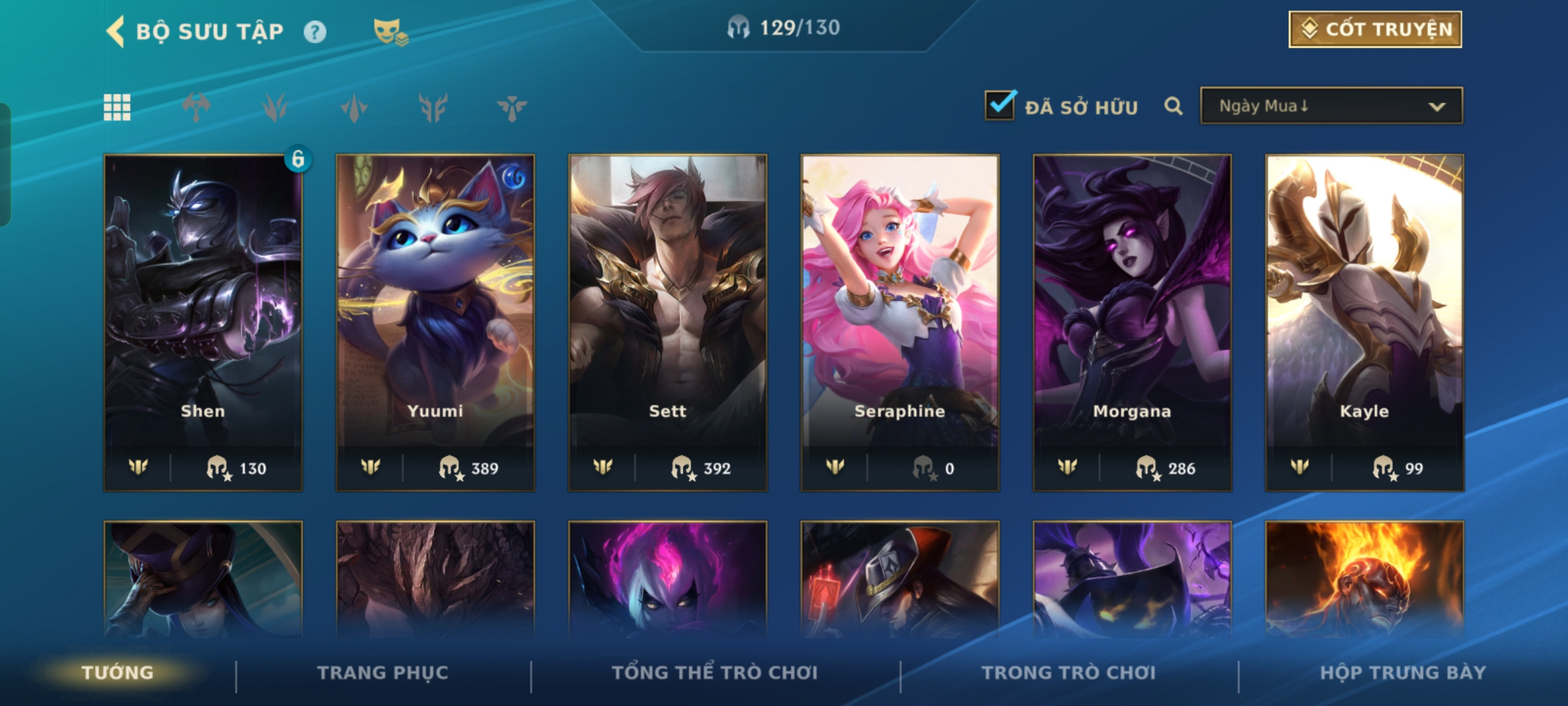1568x706 pixels.
Task: Open the Cốt Truyện button
Action: coord(1375,29)
